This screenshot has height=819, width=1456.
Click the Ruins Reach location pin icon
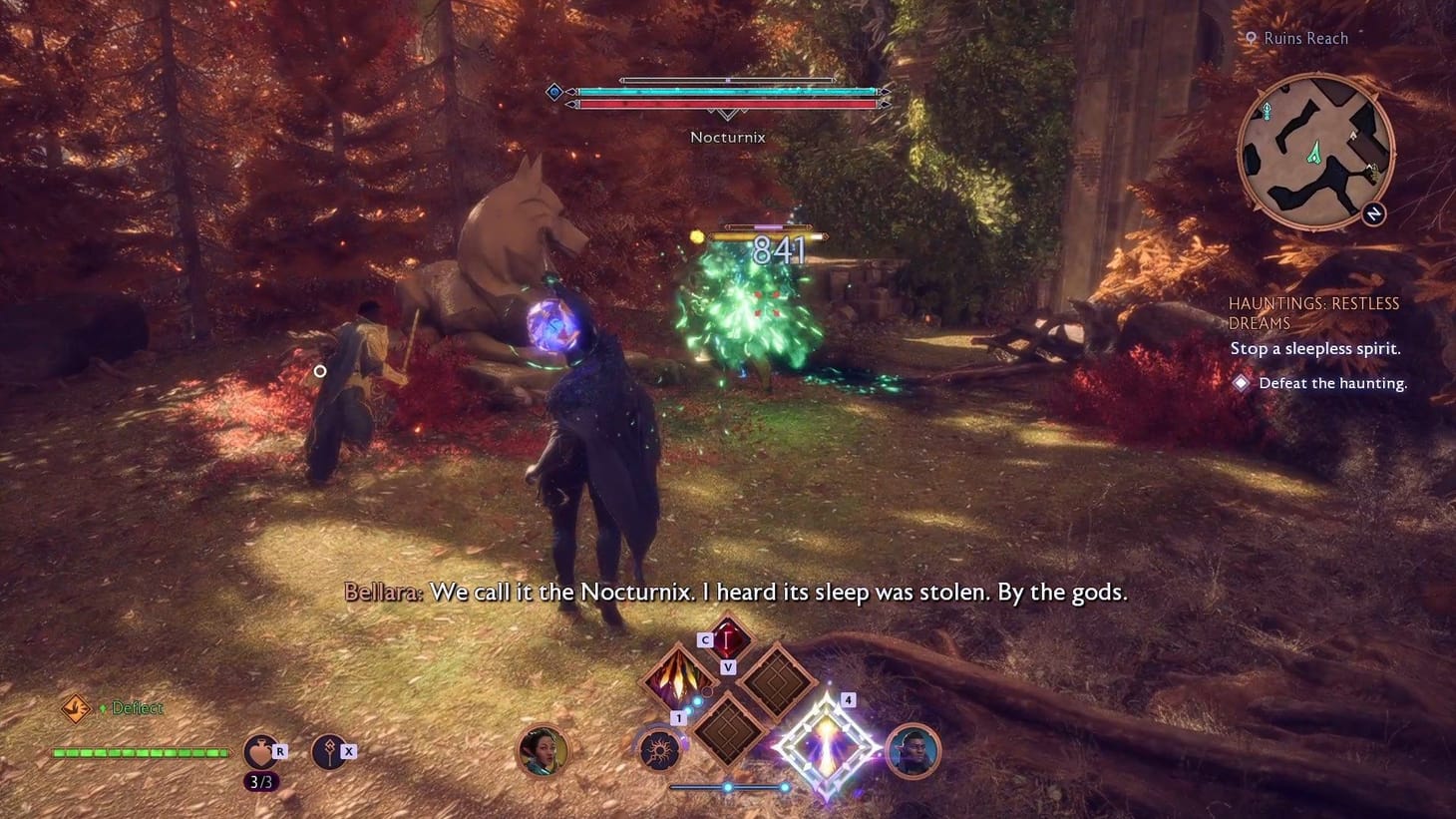click(x=1252, y=38)
